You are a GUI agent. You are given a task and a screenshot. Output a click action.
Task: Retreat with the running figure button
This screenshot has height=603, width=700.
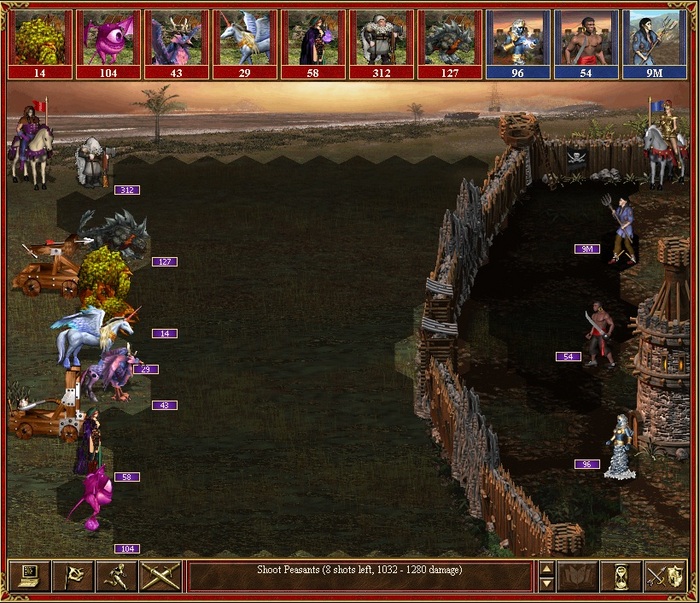click(x=116, y=575)
